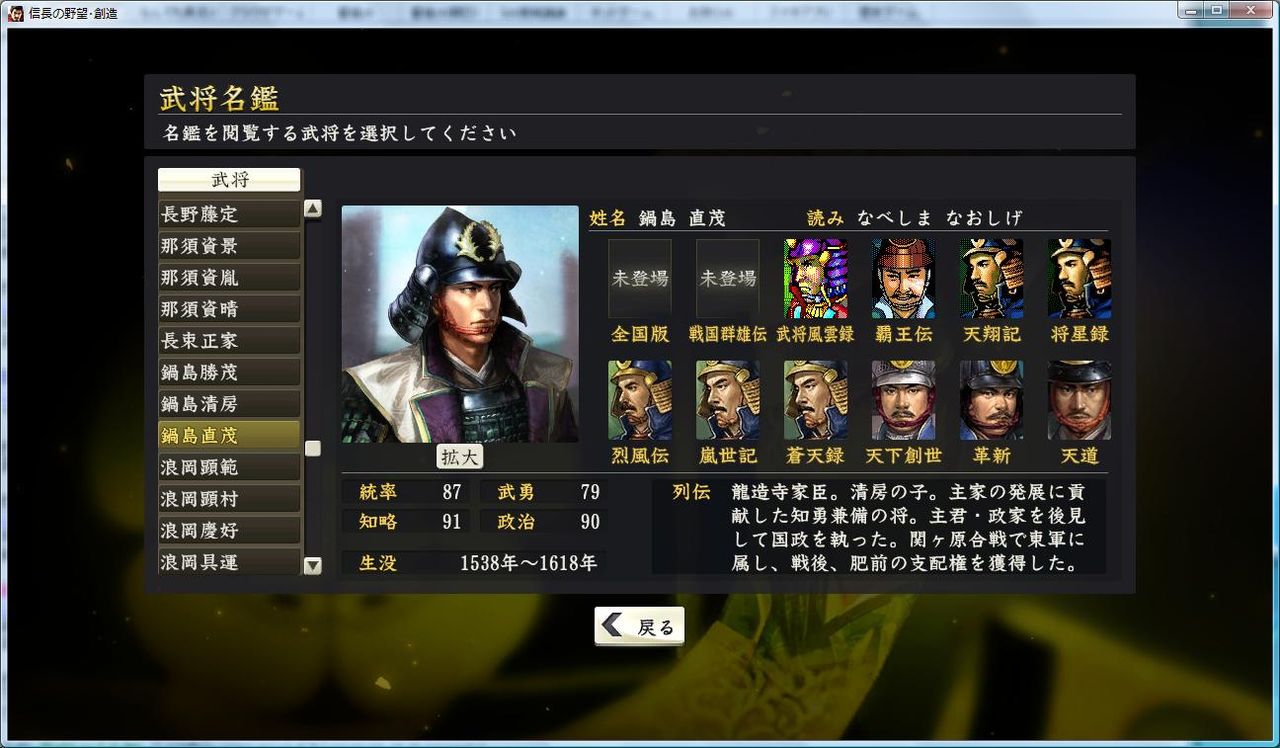The width and height of the screenshot is (1280, 748).
Task: Select the 天翔記 portrait
Action: [x=991, y=279]
